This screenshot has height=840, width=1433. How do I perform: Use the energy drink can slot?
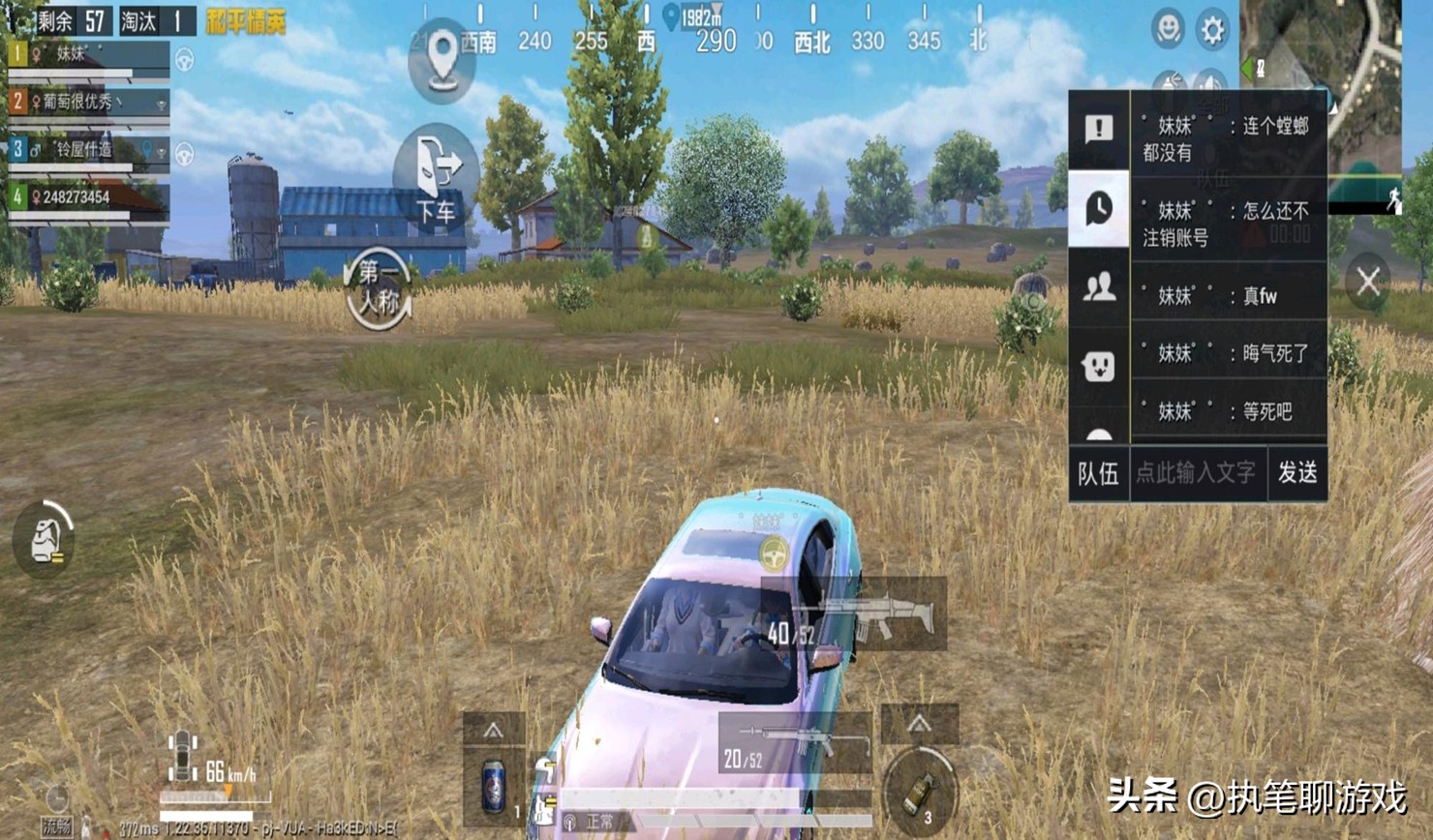494,784
